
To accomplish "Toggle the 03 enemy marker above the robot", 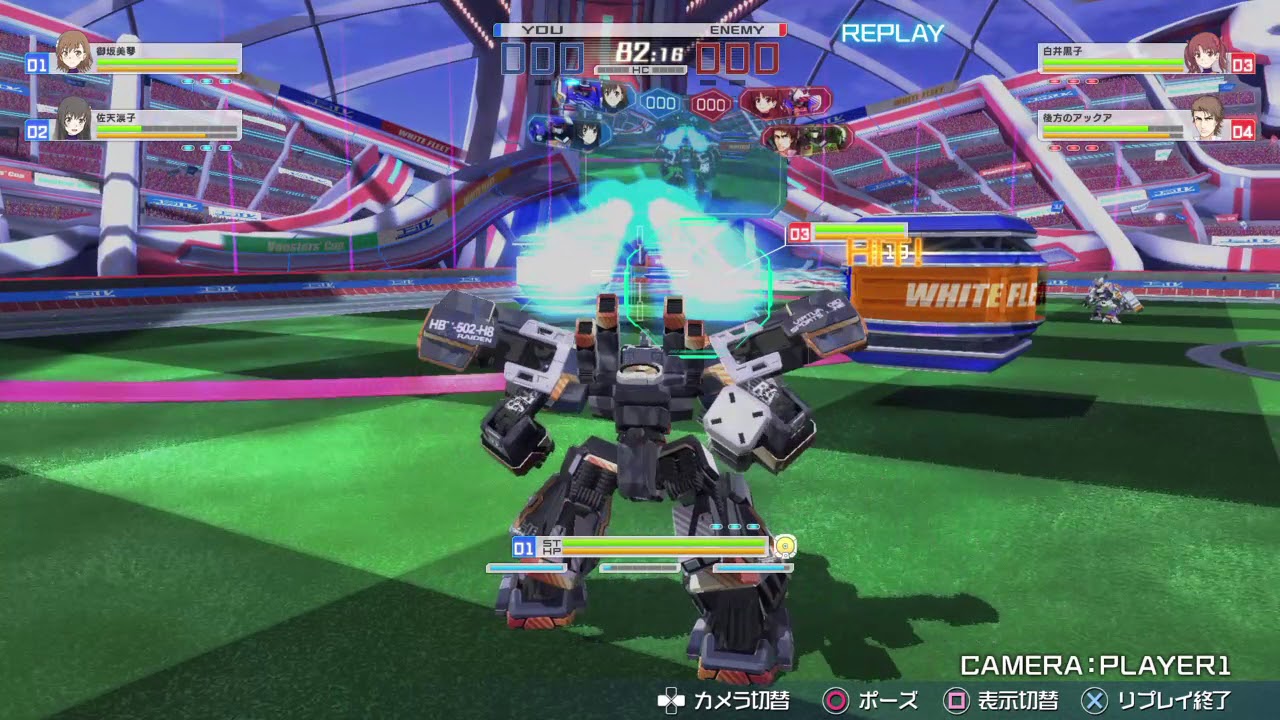I will tap(801, 230).
